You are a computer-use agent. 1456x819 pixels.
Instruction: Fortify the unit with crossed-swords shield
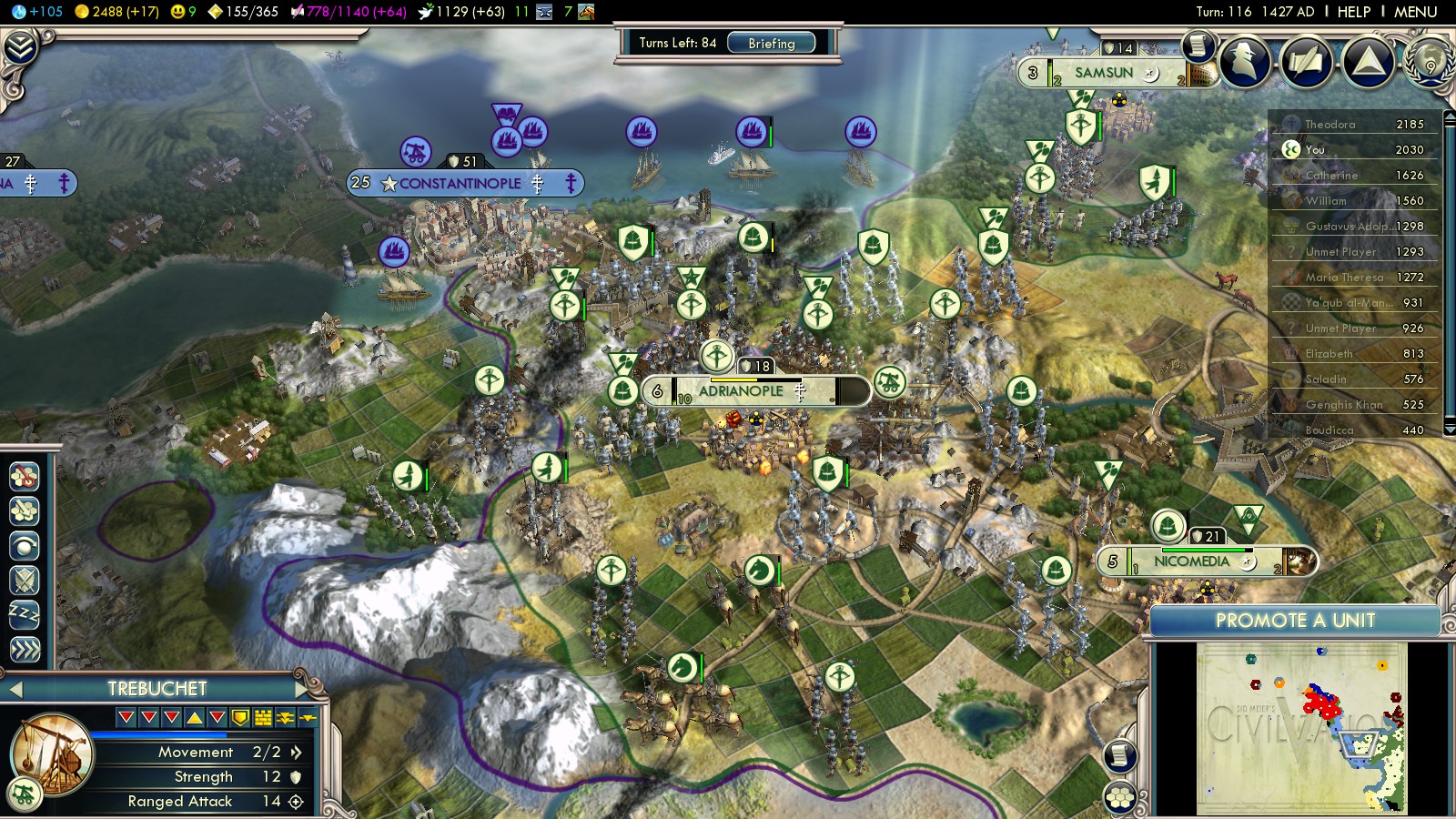click(x=25, y=580)
